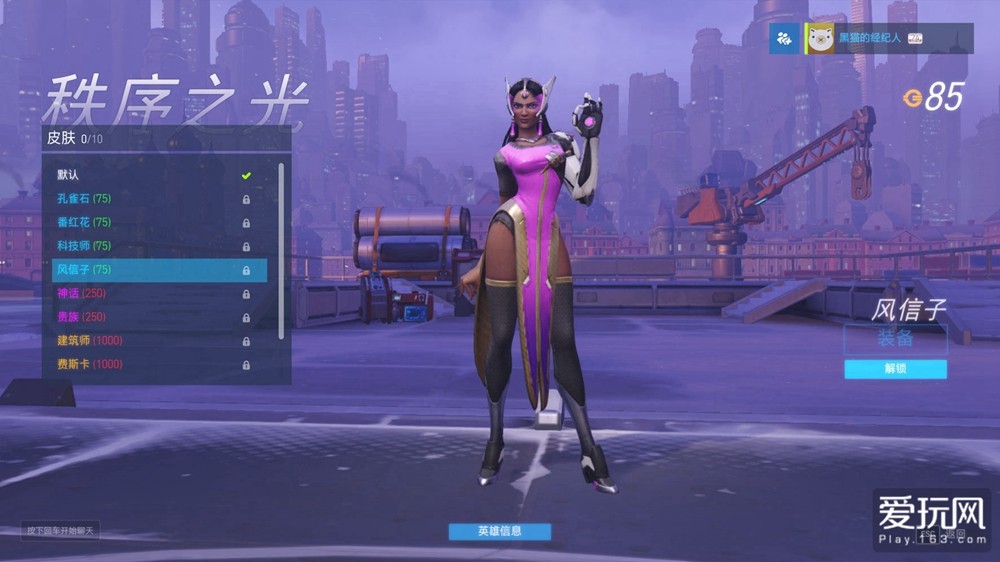Click the skin list scrollbar
Screen dimensions: 1000x562
(281, 250)
